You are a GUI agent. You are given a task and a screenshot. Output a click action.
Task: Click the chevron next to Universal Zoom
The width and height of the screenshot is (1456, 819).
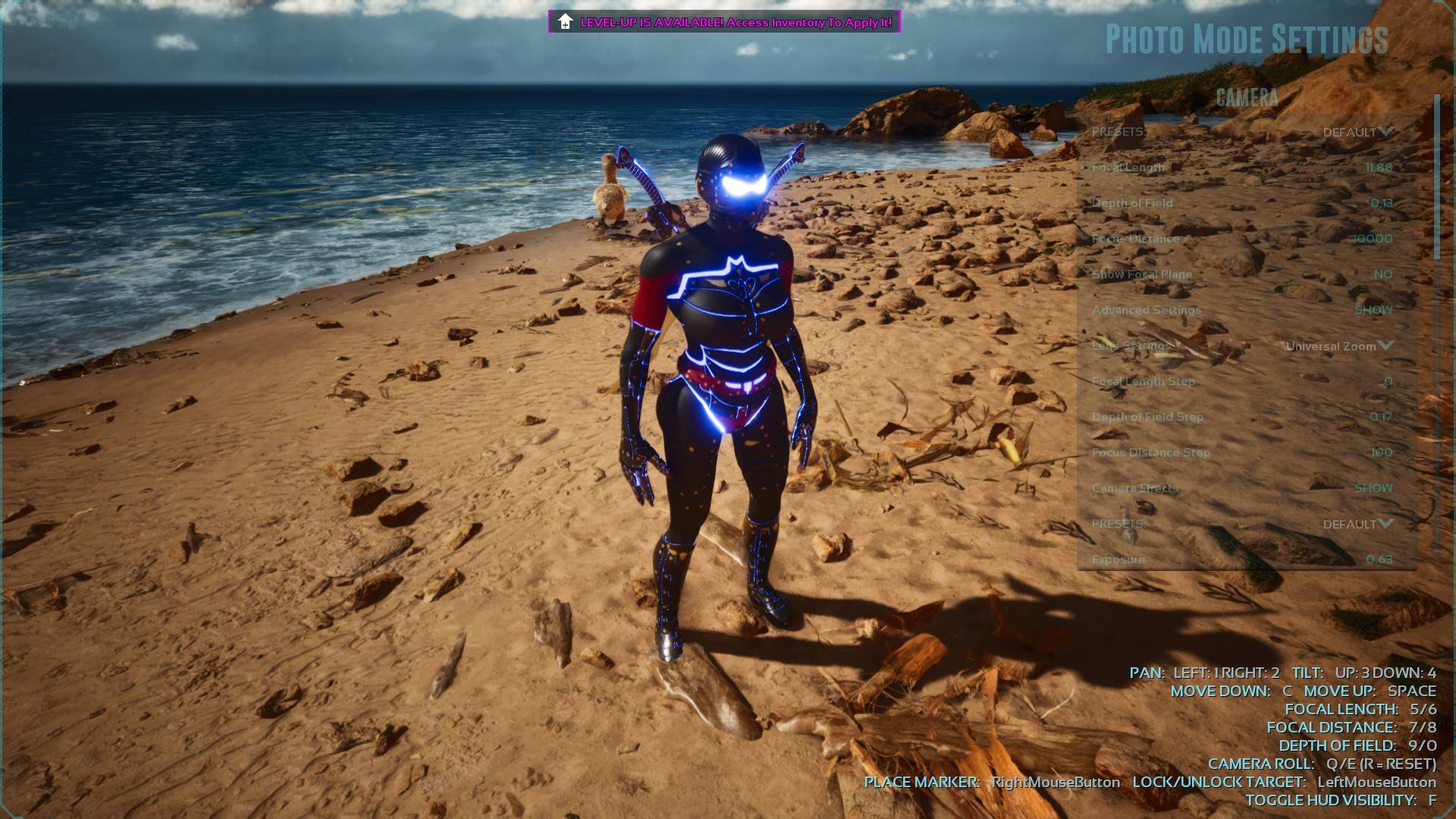1388,346
